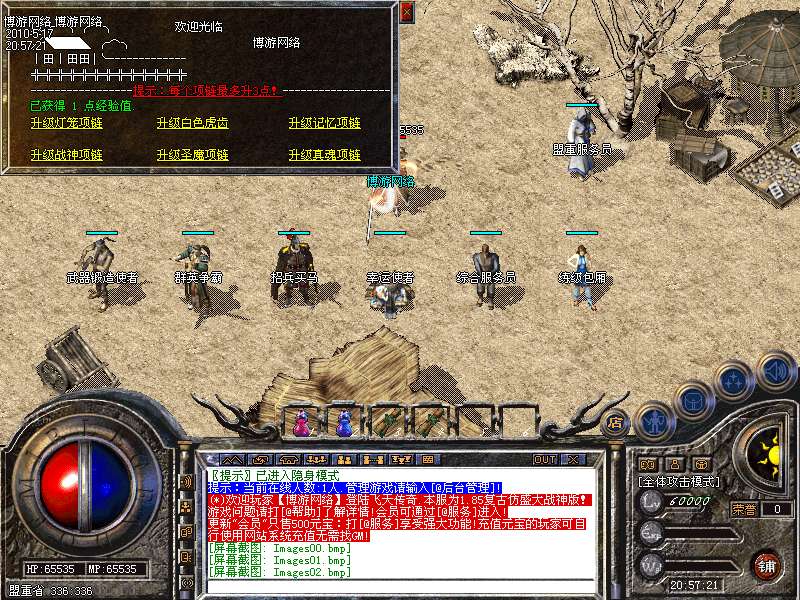Click the OUT button on chat toolbar

[544, 459]
